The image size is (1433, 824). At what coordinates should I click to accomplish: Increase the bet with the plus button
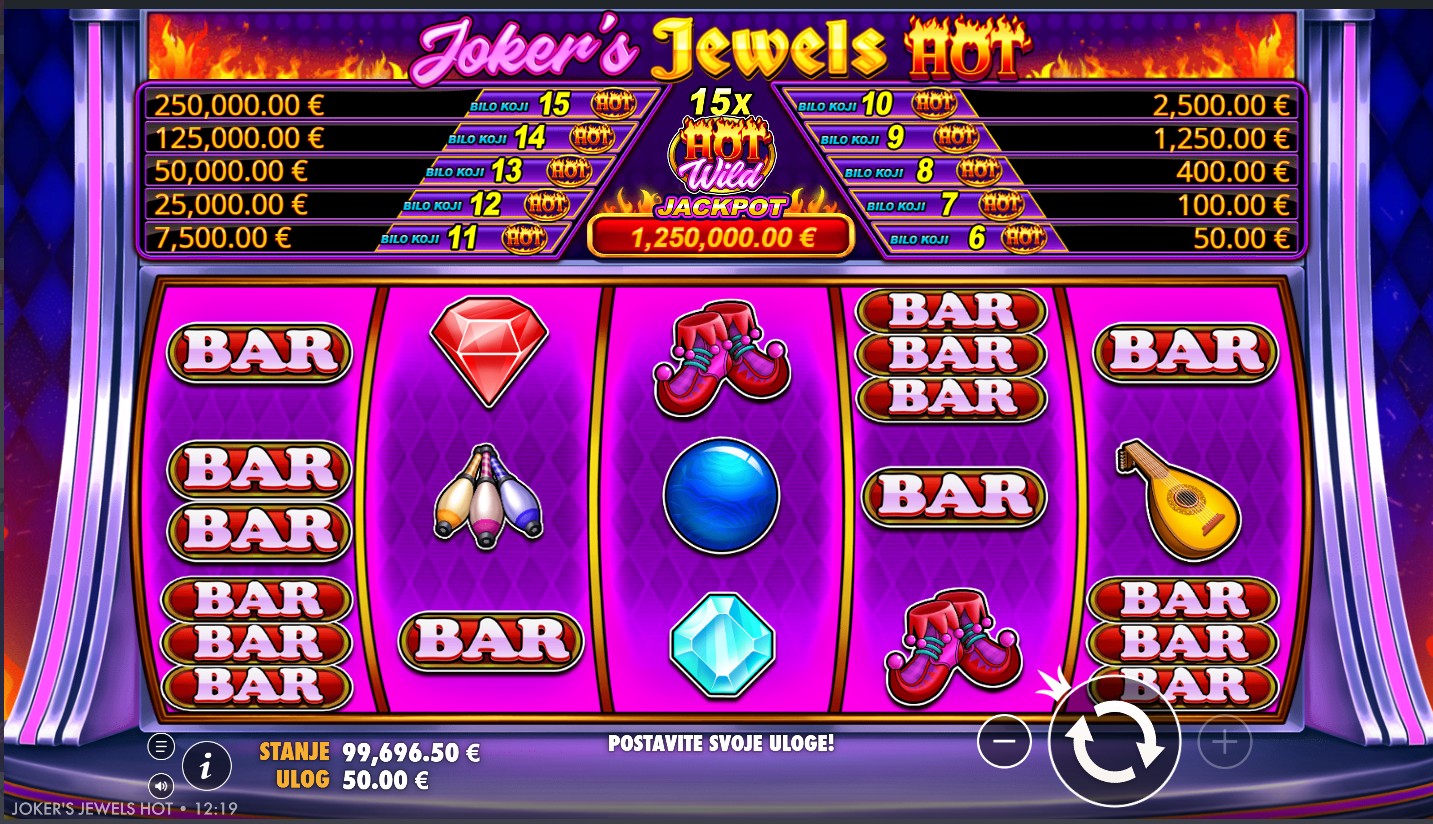1224,741
